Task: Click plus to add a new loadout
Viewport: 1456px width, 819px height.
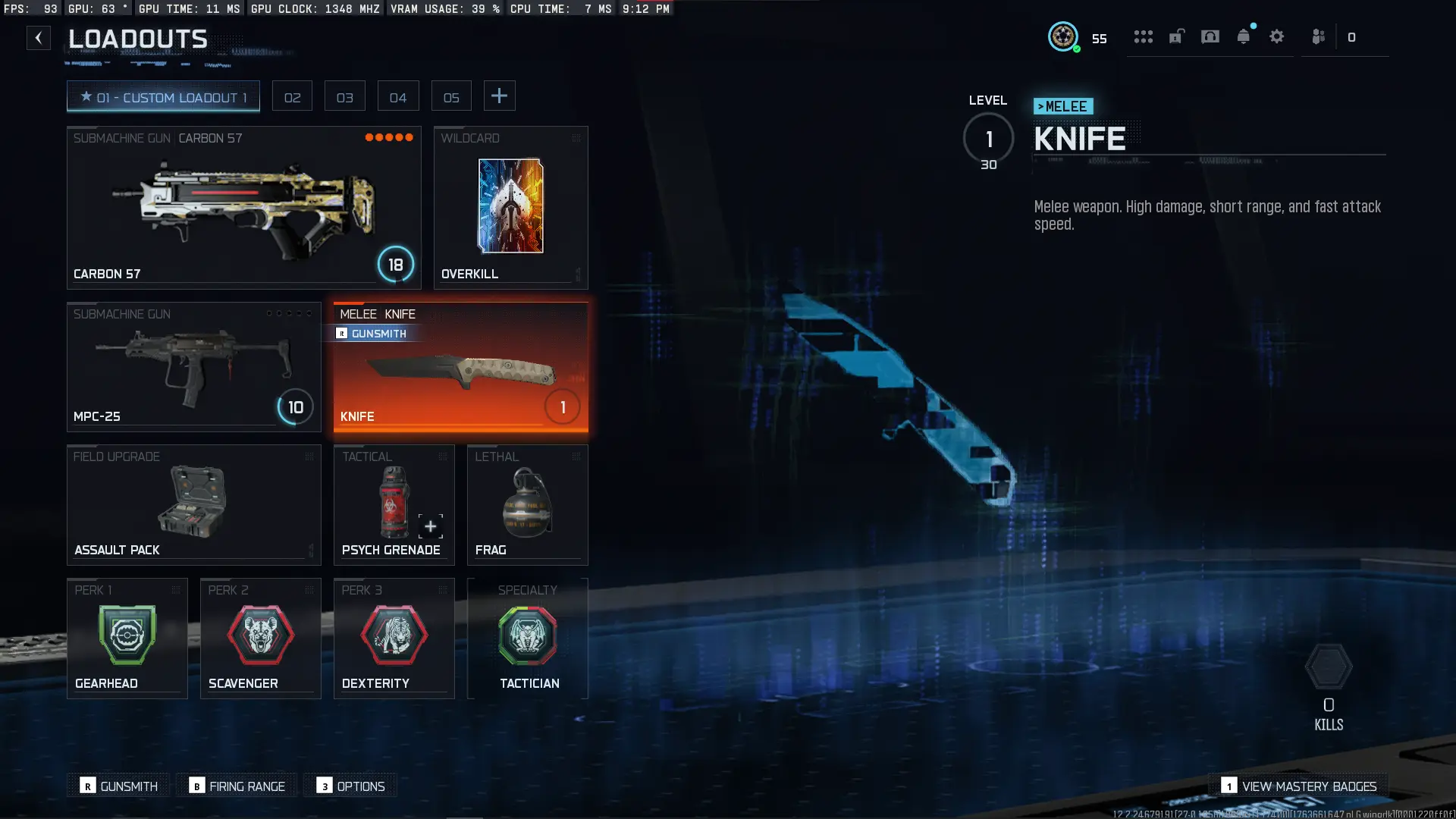Action: [x=499, y=96]
